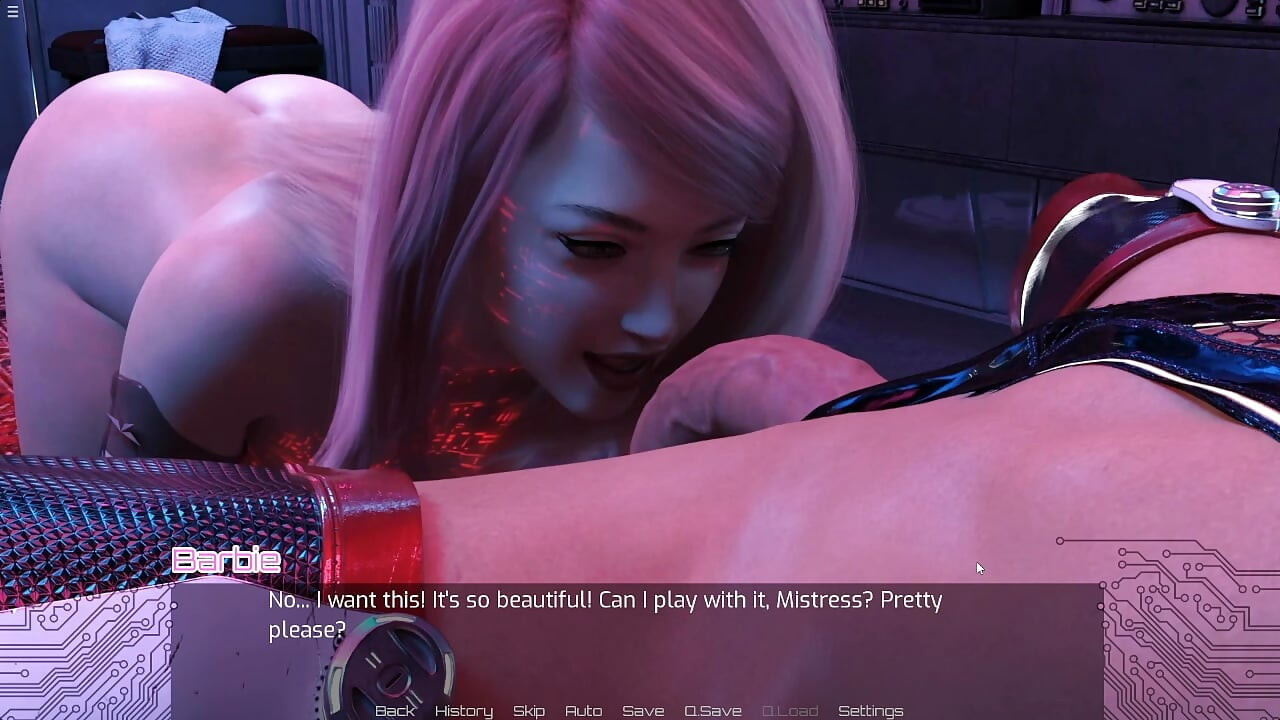The height and width of the screenshot is (720, 1280).
Task: Perform a Quick Save with Q.Save
Action: pos(712,710)
